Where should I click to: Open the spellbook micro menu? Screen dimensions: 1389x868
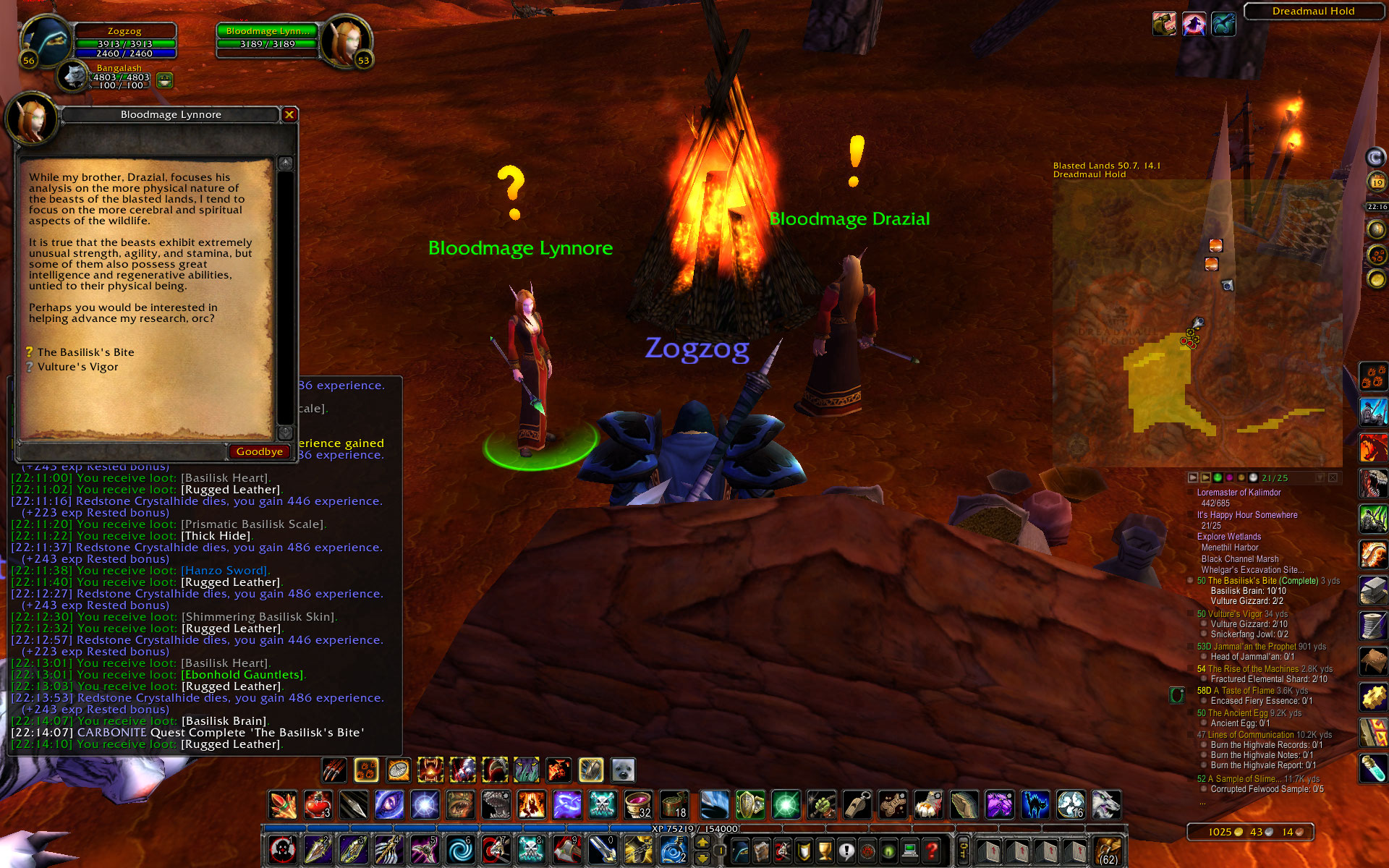point(761,851)
